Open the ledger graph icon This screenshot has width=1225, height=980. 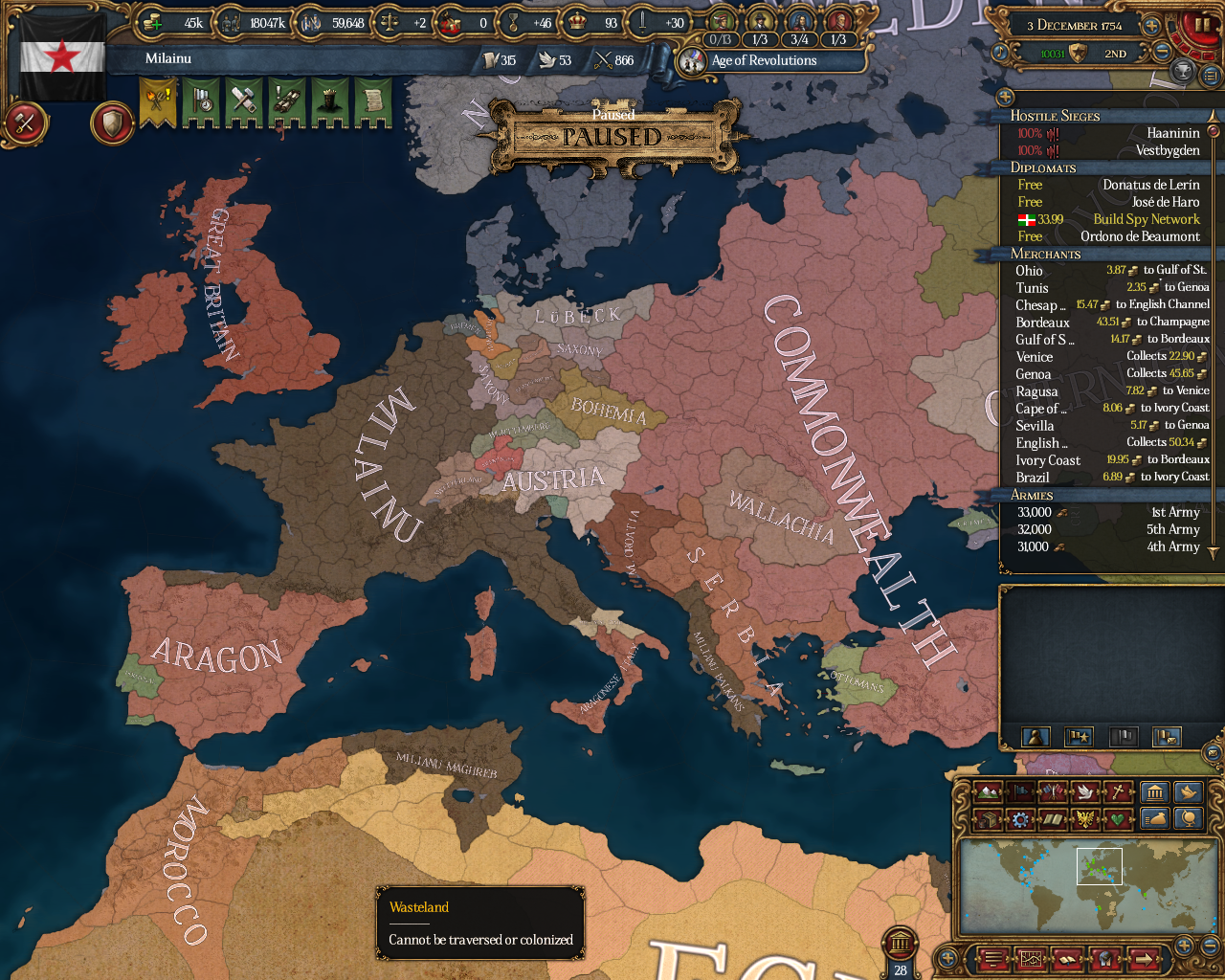click(1031, 959)
